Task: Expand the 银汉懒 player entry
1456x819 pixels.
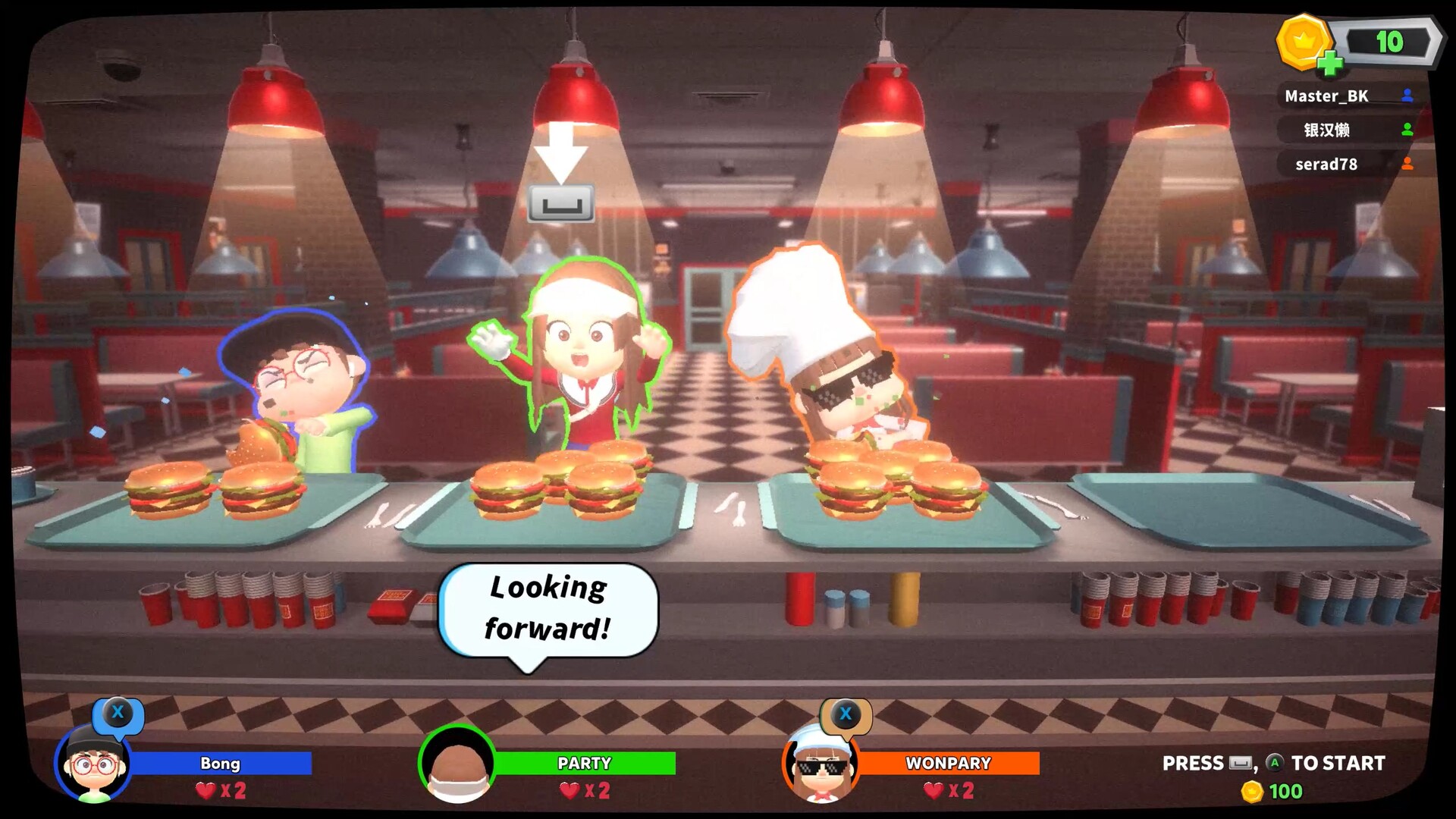Action: pyautogui.click(x=1327, y=130)
